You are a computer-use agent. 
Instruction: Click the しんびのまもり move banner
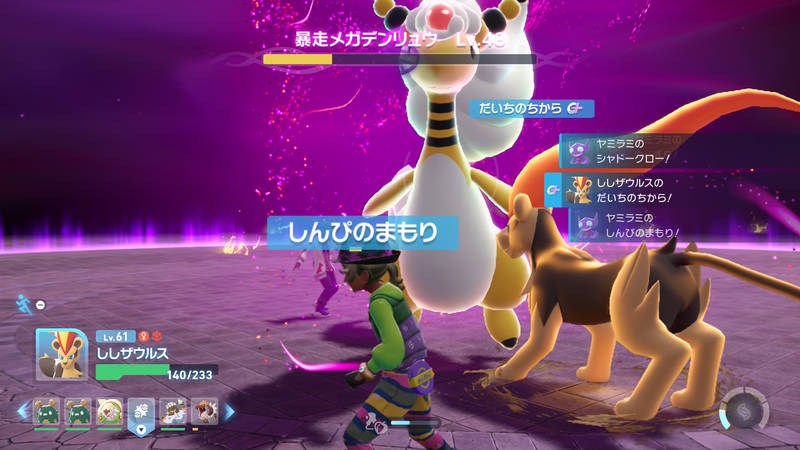point(363,233)
